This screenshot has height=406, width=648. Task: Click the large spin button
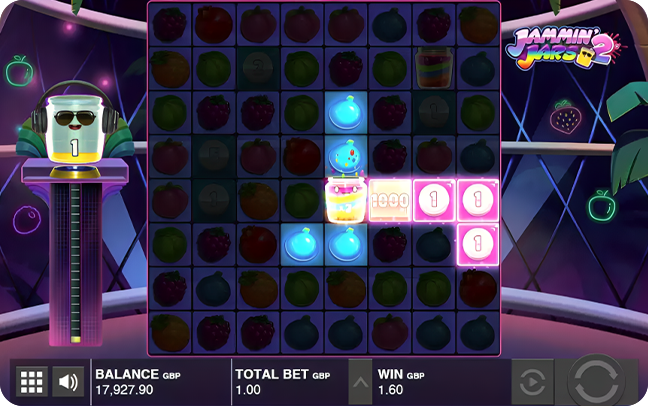(600, 381)
